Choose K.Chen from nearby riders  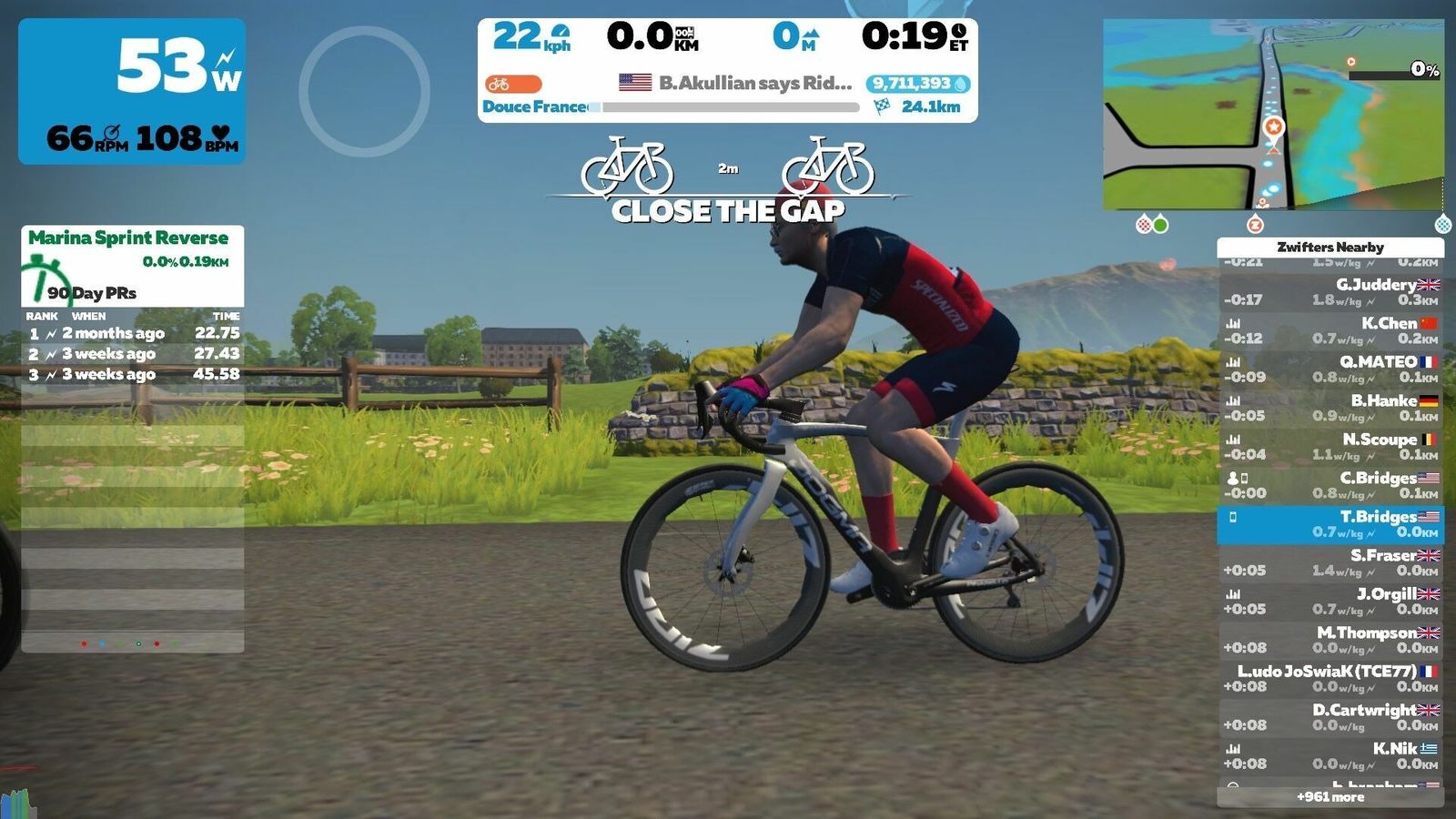coord(1330,331)
